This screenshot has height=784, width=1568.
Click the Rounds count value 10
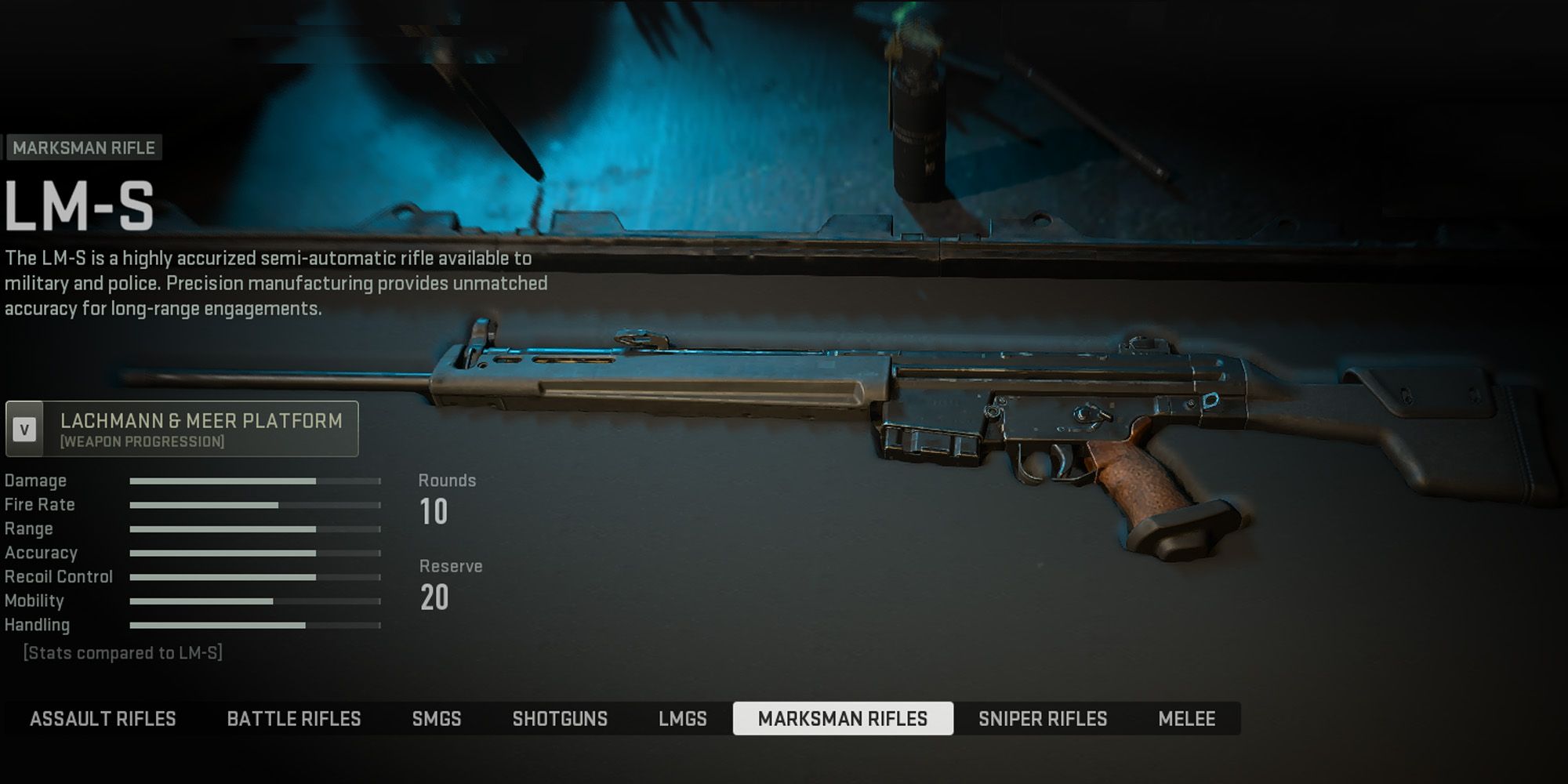coord(433,512)
